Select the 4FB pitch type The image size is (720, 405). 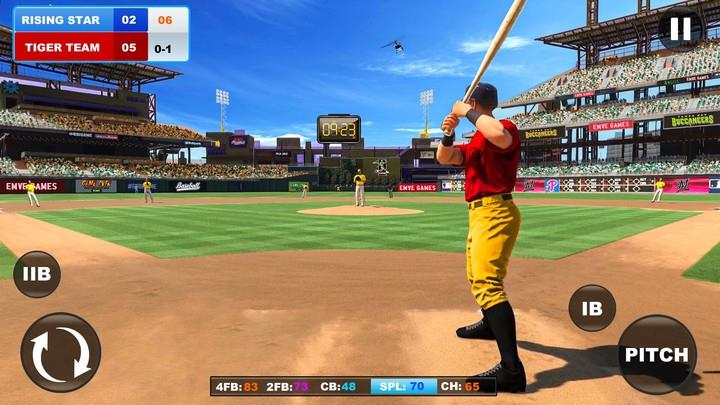tap(237, 386)
